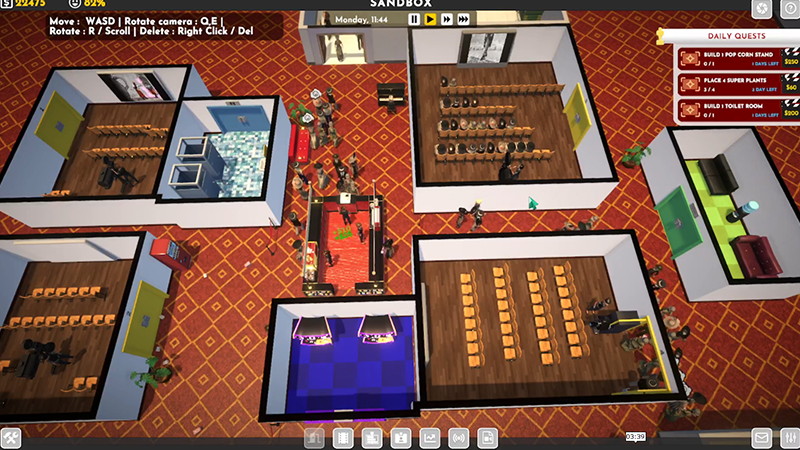Open the build tools hammer menu

point(12,438)
